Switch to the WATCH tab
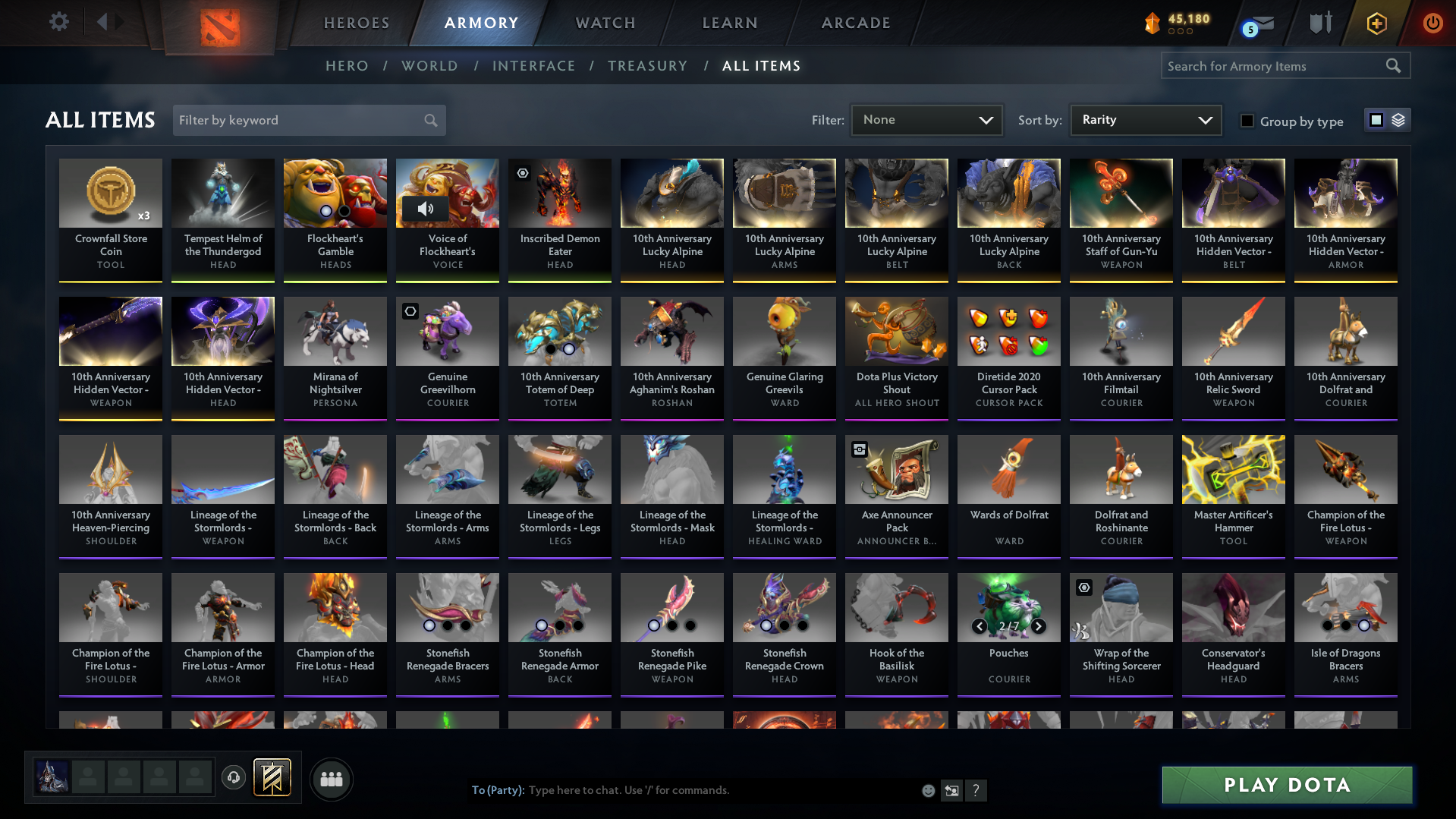 605,23
